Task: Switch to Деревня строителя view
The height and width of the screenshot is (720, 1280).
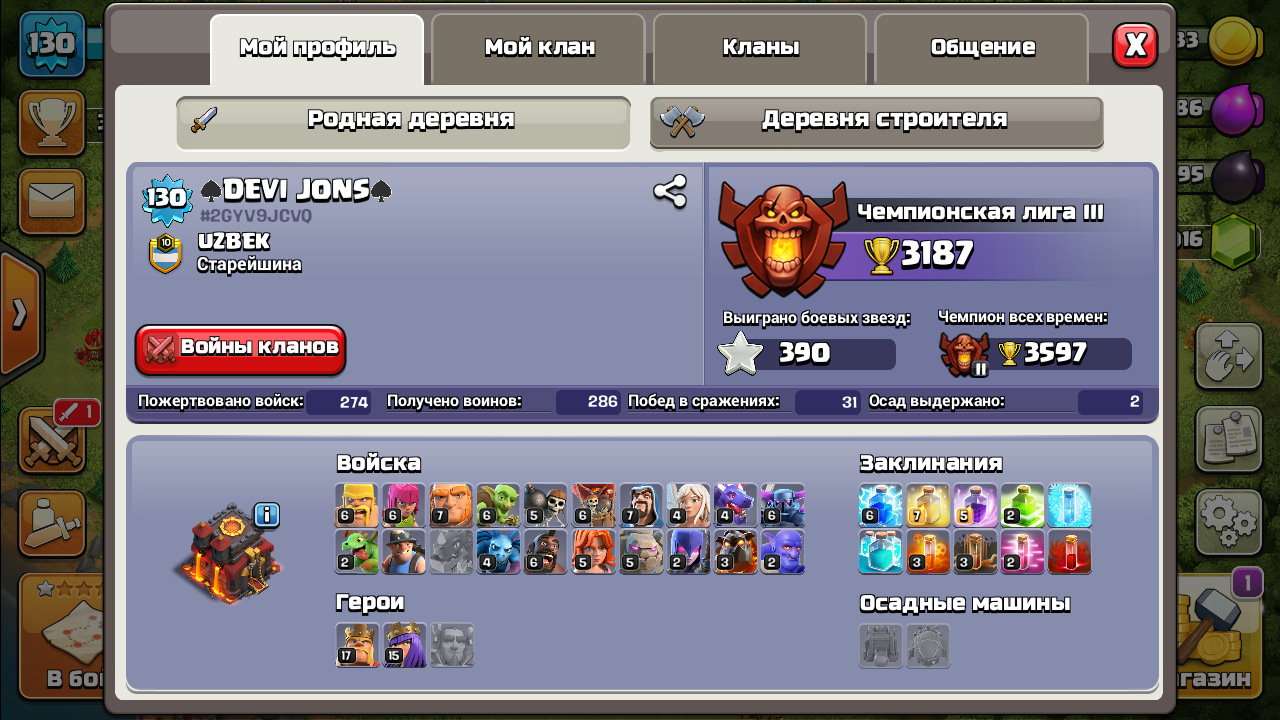Action: pos(877,121)
